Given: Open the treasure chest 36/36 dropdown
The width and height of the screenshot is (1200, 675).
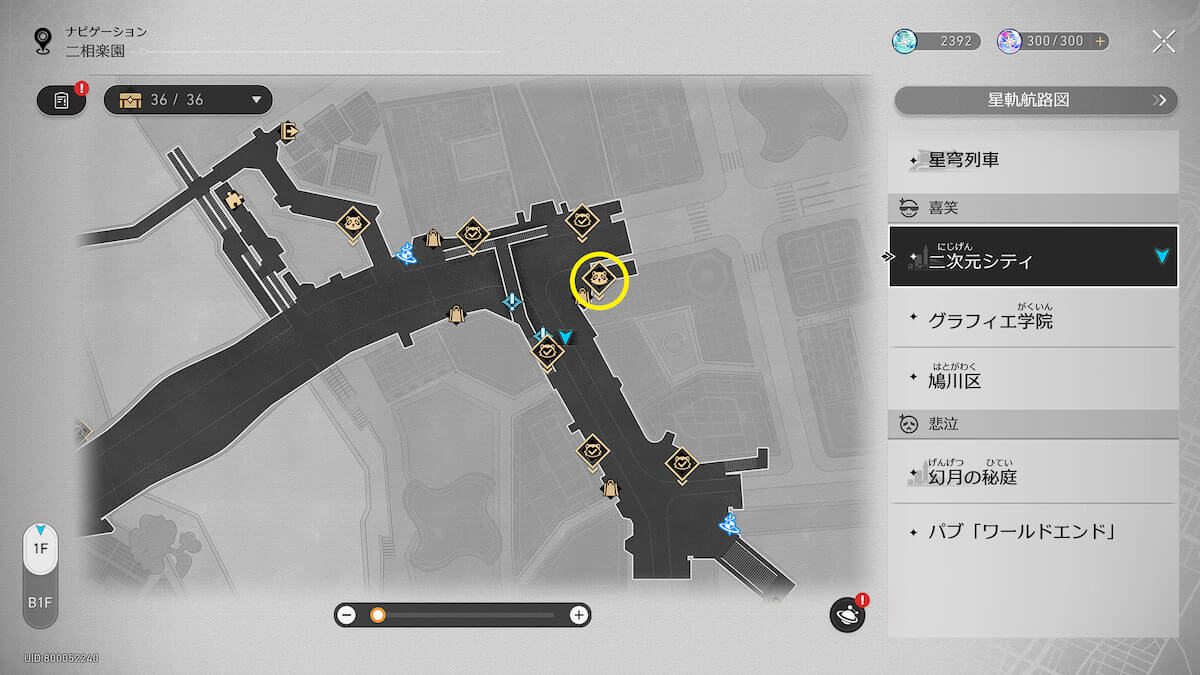Looking at the screenshot, I should [x=189, y=100].
